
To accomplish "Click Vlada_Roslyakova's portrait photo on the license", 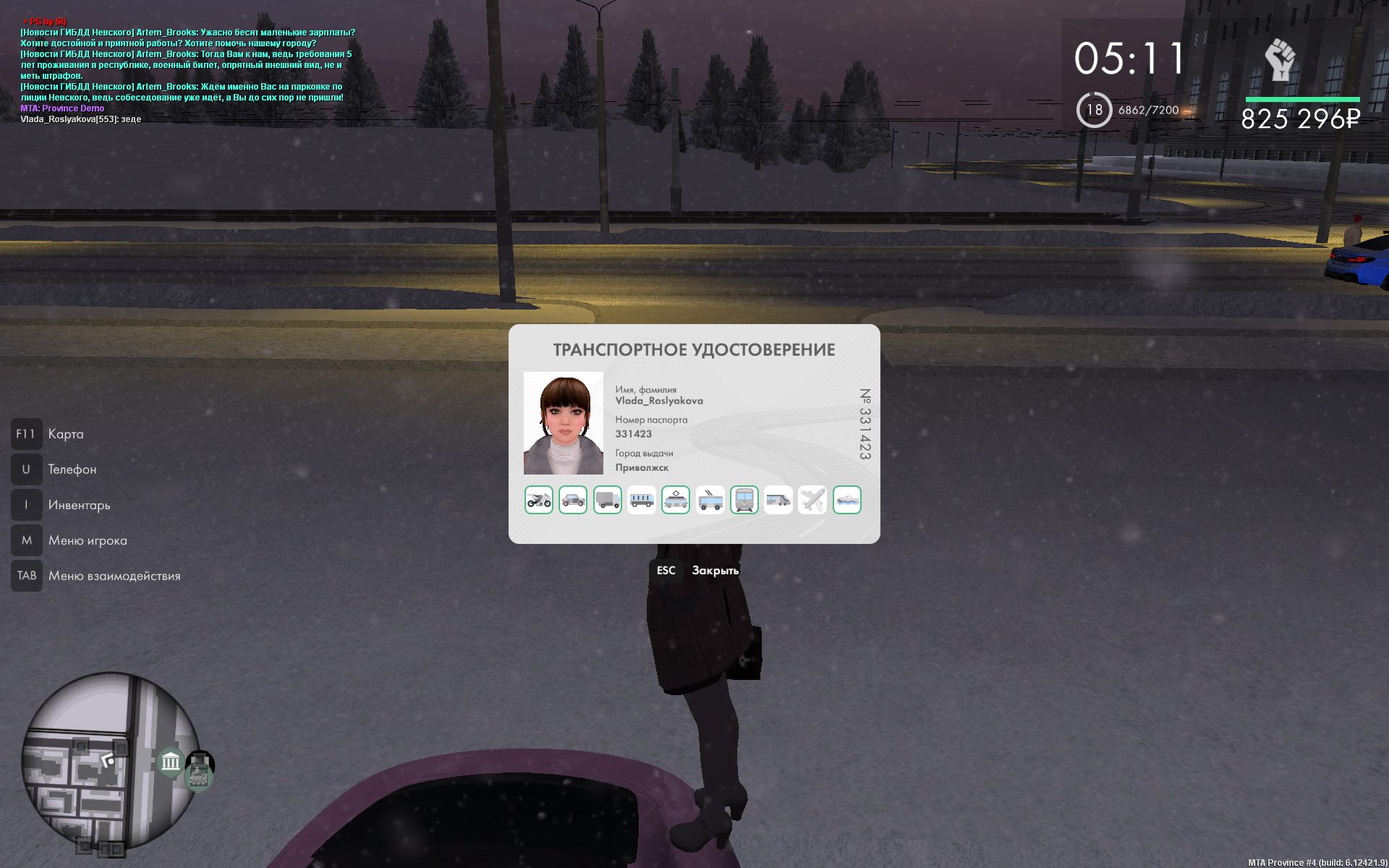I will [563, 423].
